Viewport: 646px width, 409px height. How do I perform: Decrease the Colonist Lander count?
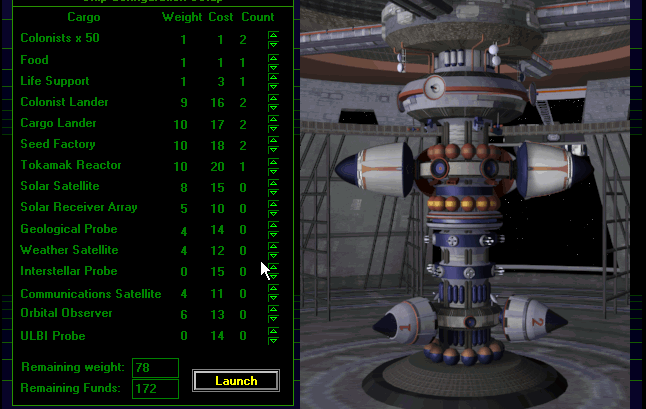(x=273, y=107)
